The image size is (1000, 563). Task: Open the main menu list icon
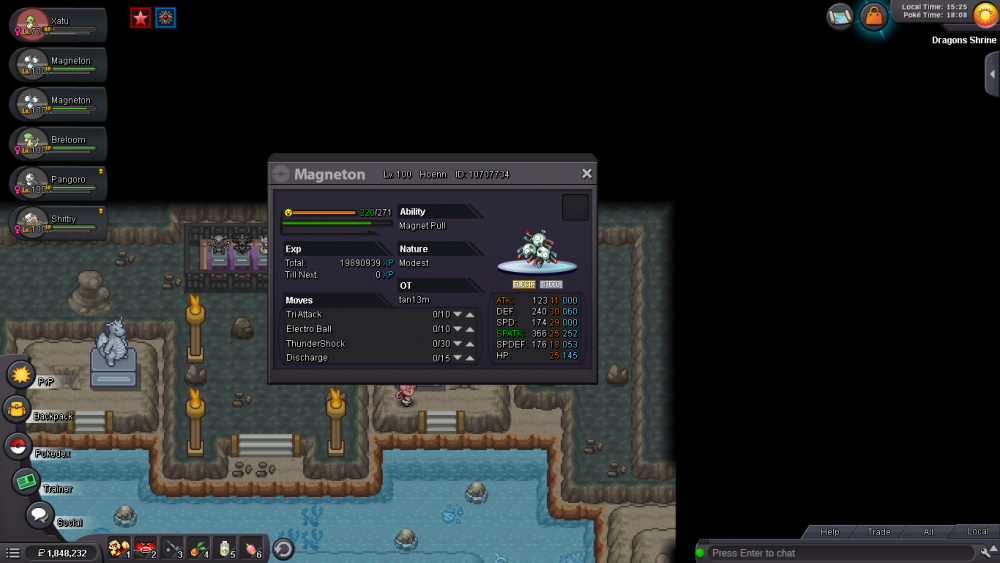(13, 553)
